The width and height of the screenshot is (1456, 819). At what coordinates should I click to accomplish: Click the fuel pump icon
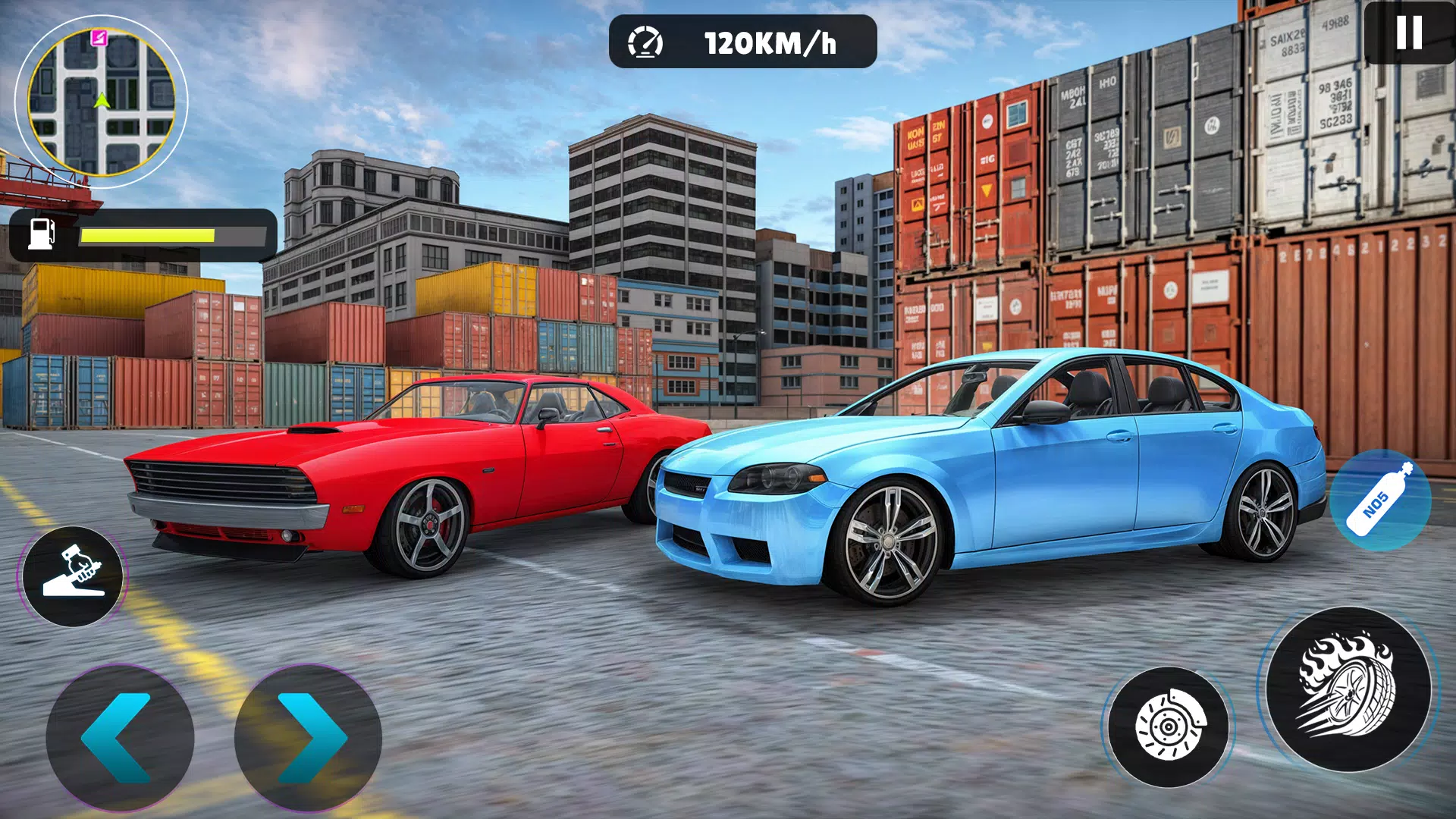(42, 233)
